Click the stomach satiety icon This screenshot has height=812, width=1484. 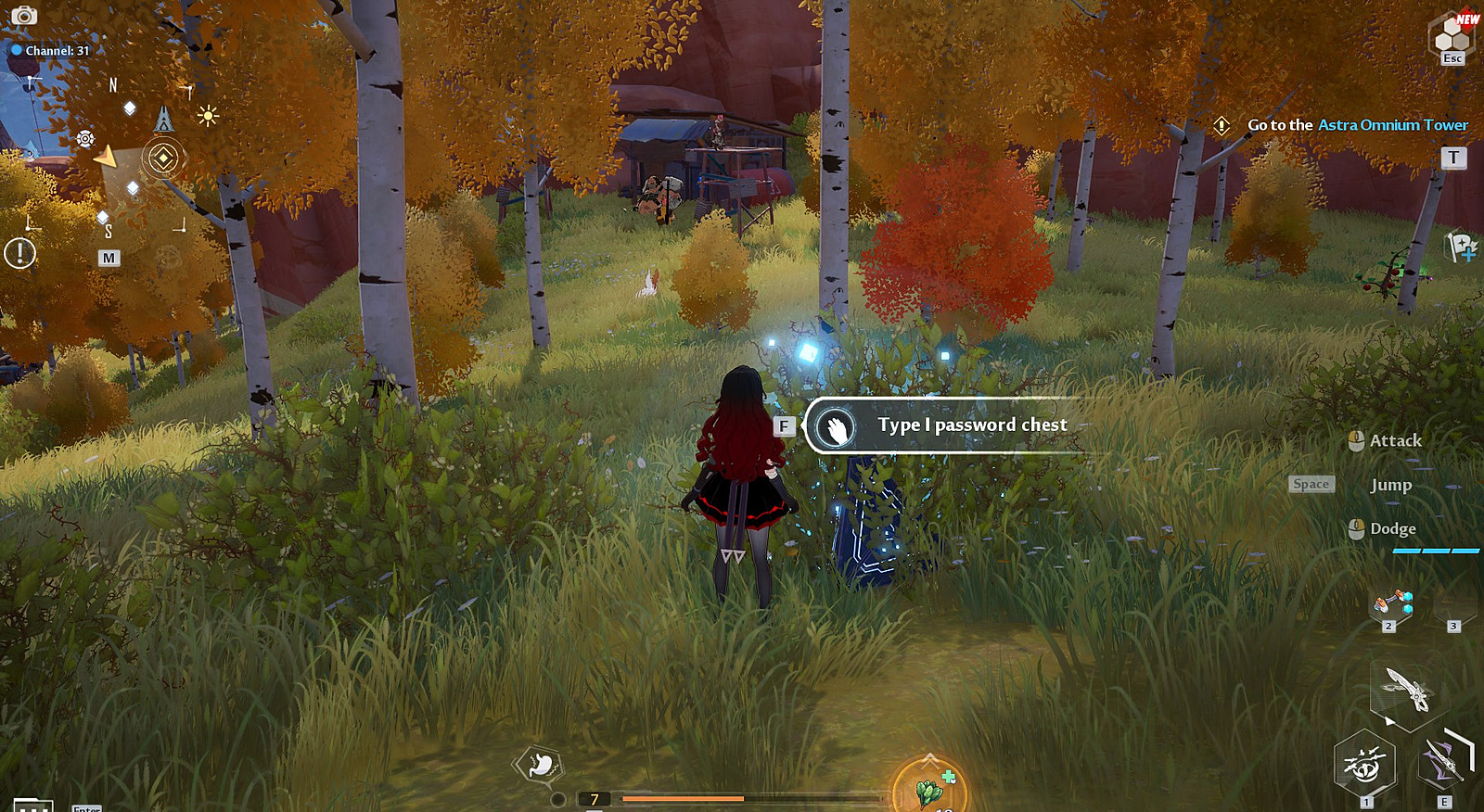pos(539,765)
